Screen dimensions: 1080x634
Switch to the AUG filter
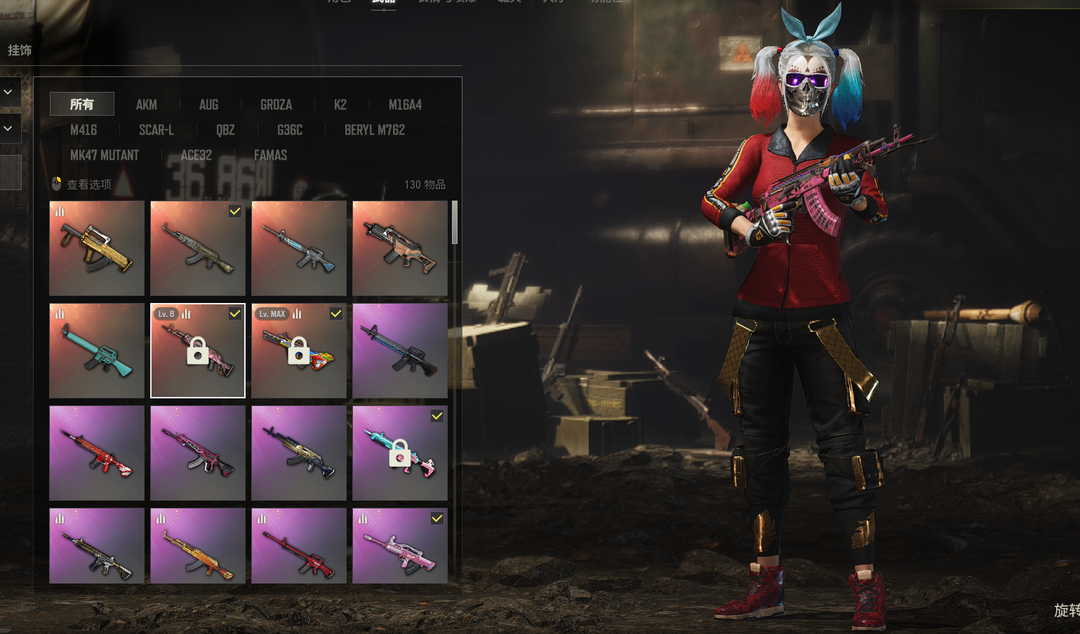pos(208,104)
